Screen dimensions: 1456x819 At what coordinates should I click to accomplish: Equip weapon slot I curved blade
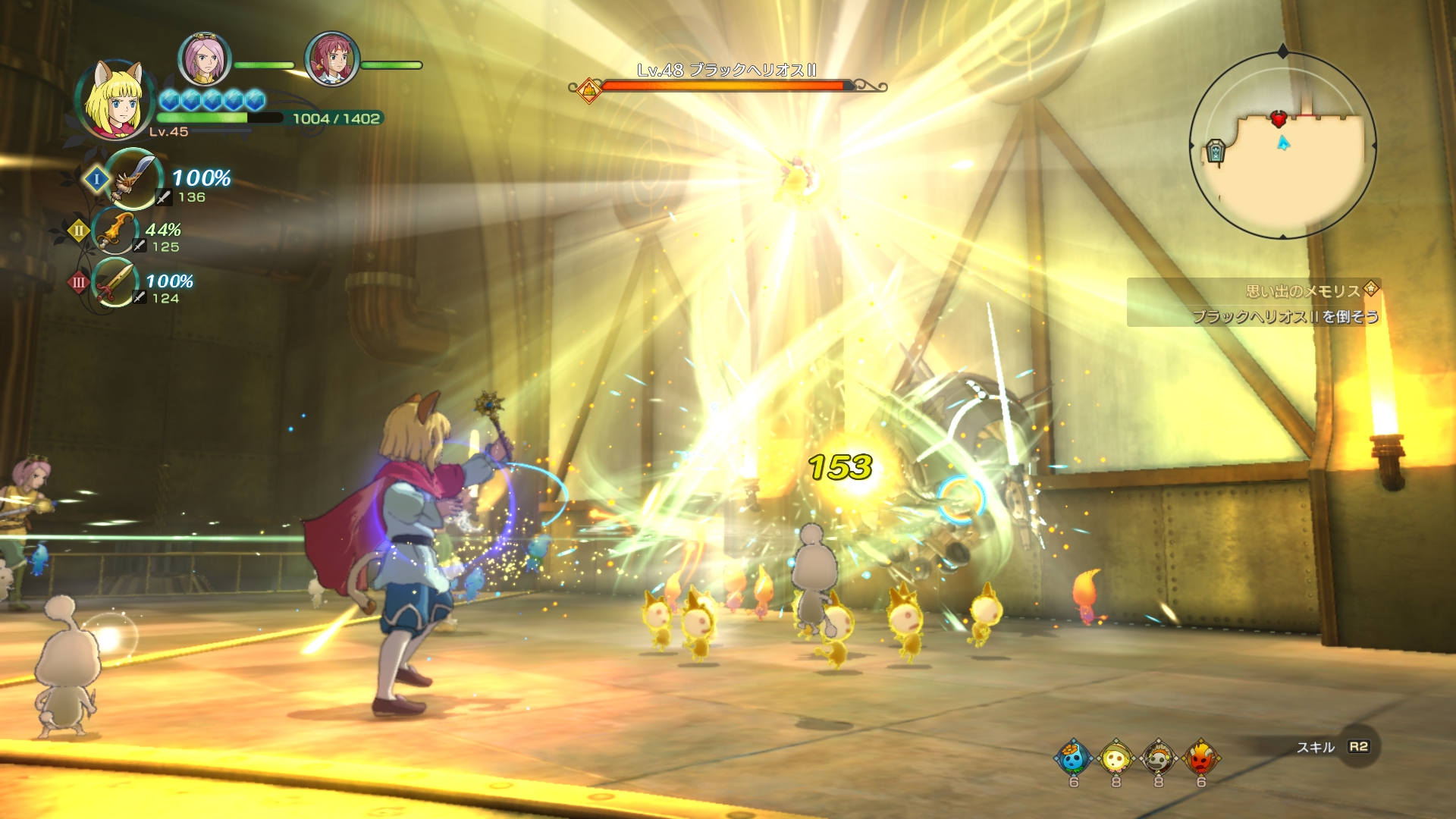click(134, 179)
